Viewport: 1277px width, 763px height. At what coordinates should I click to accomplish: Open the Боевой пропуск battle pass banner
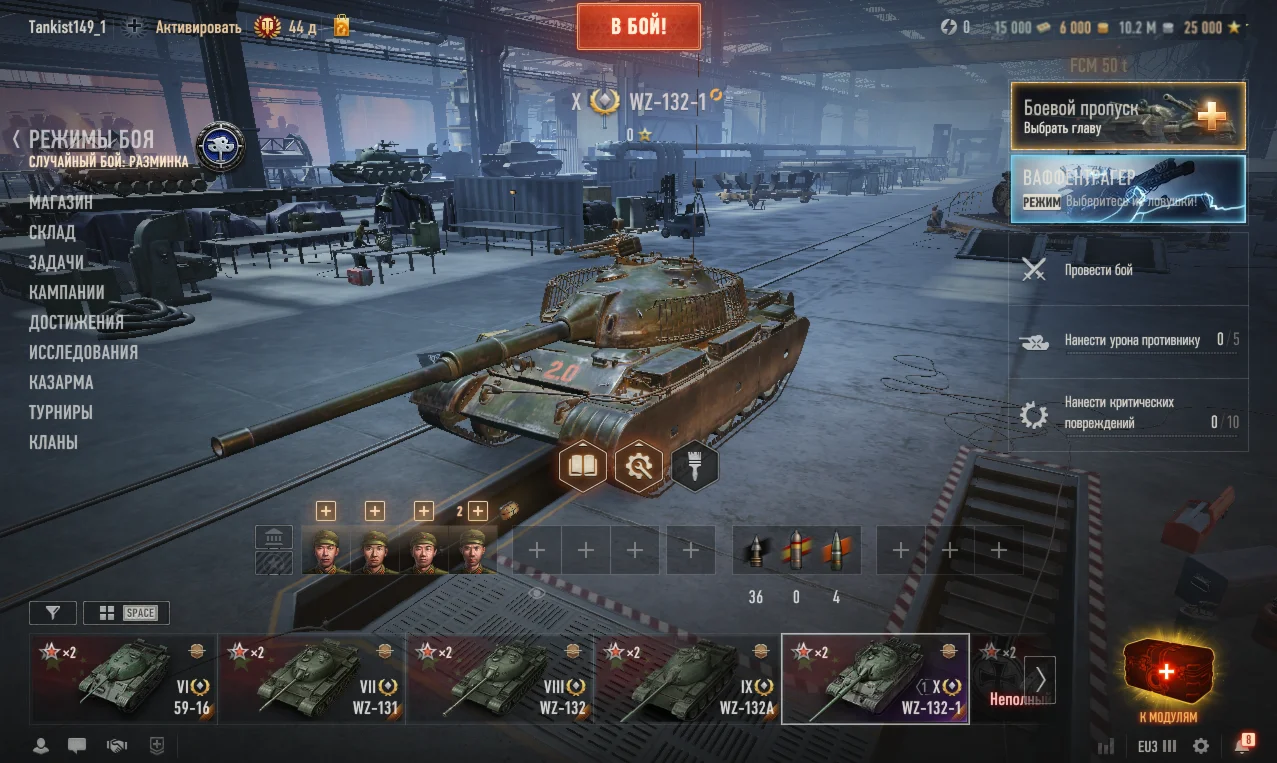[x=1128, y=115]
